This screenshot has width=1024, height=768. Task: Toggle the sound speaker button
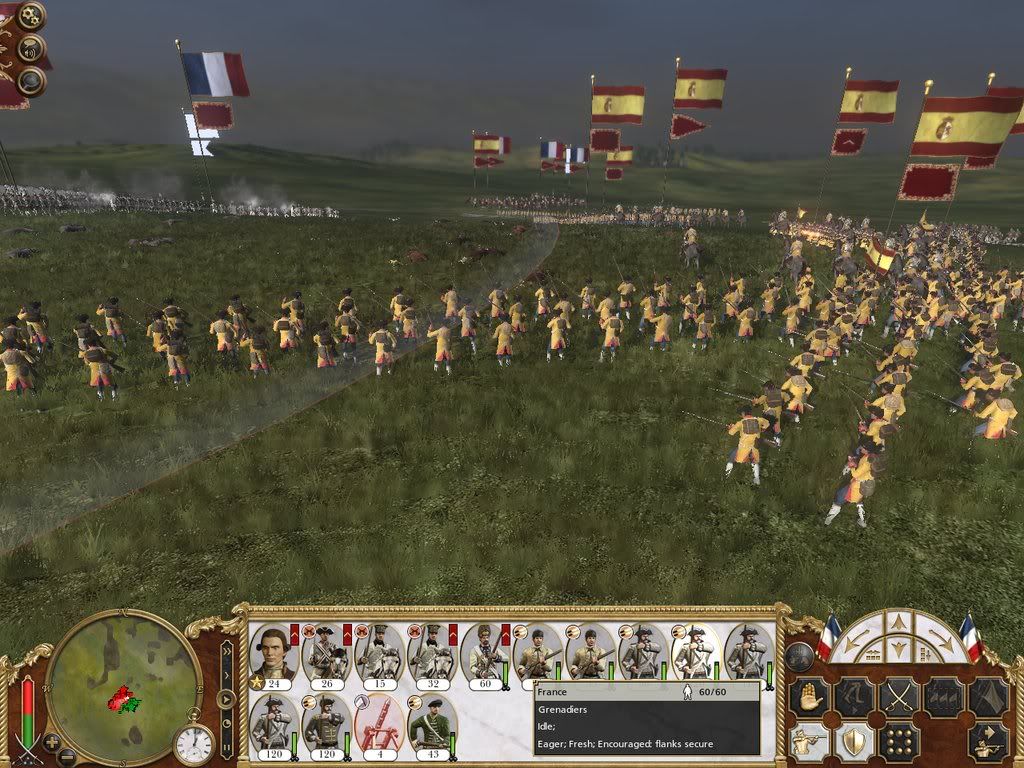(x=32, y=48)
